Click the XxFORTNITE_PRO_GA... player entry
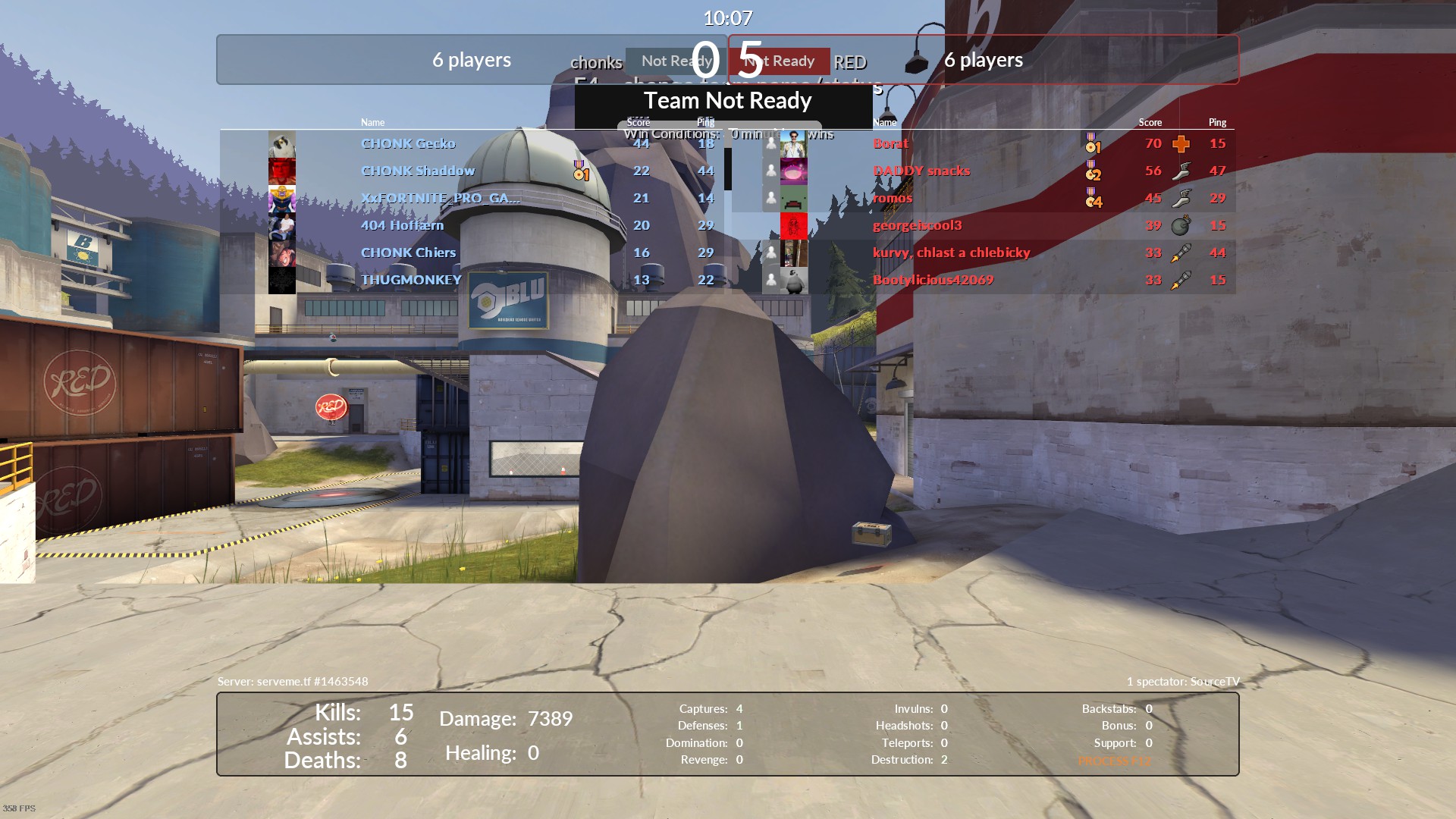Screen dimensions: 1456x819 click(441, 198)
